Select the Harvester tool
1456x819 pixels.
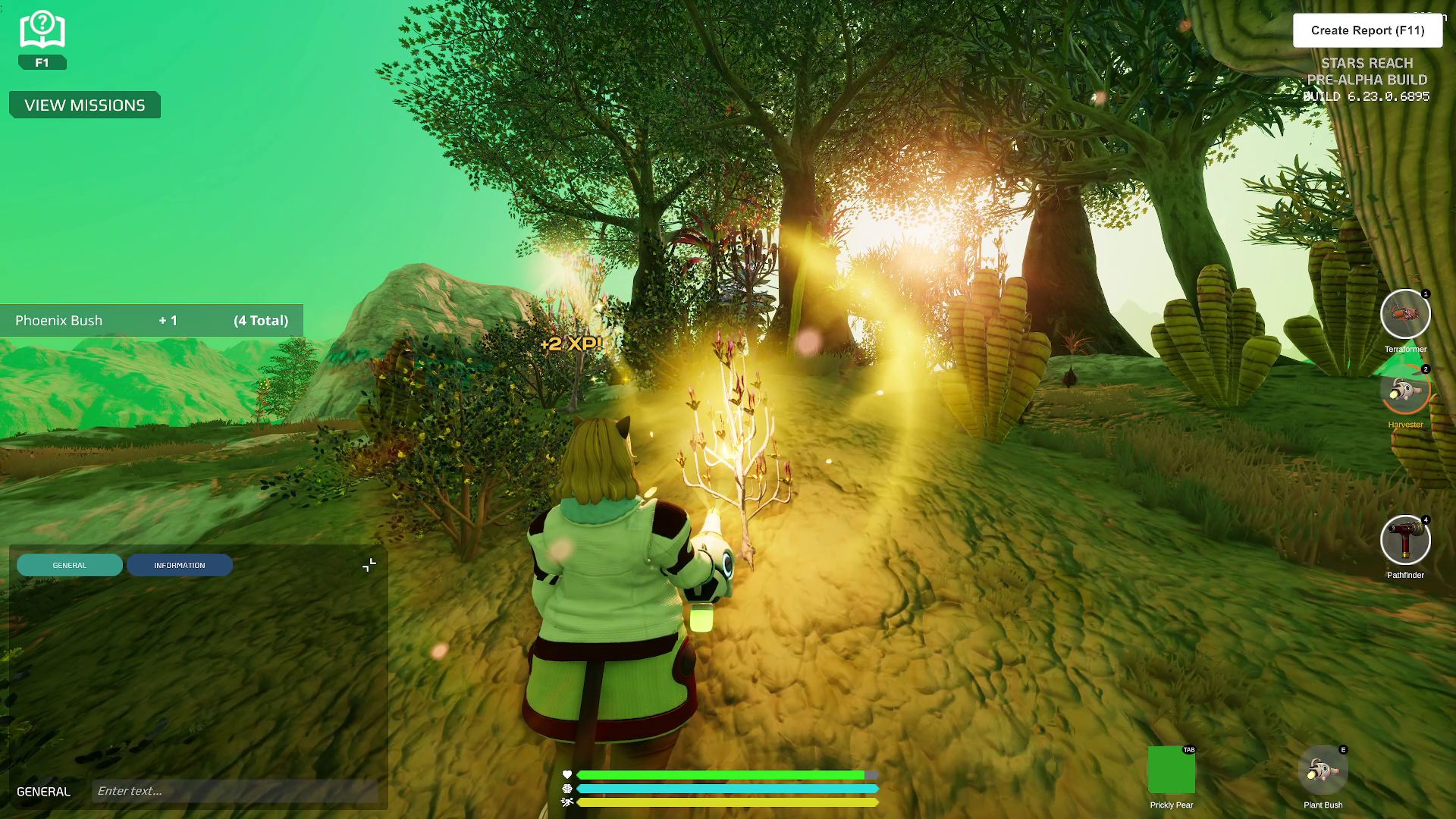pyautogui.click(x=1407, y=391)
